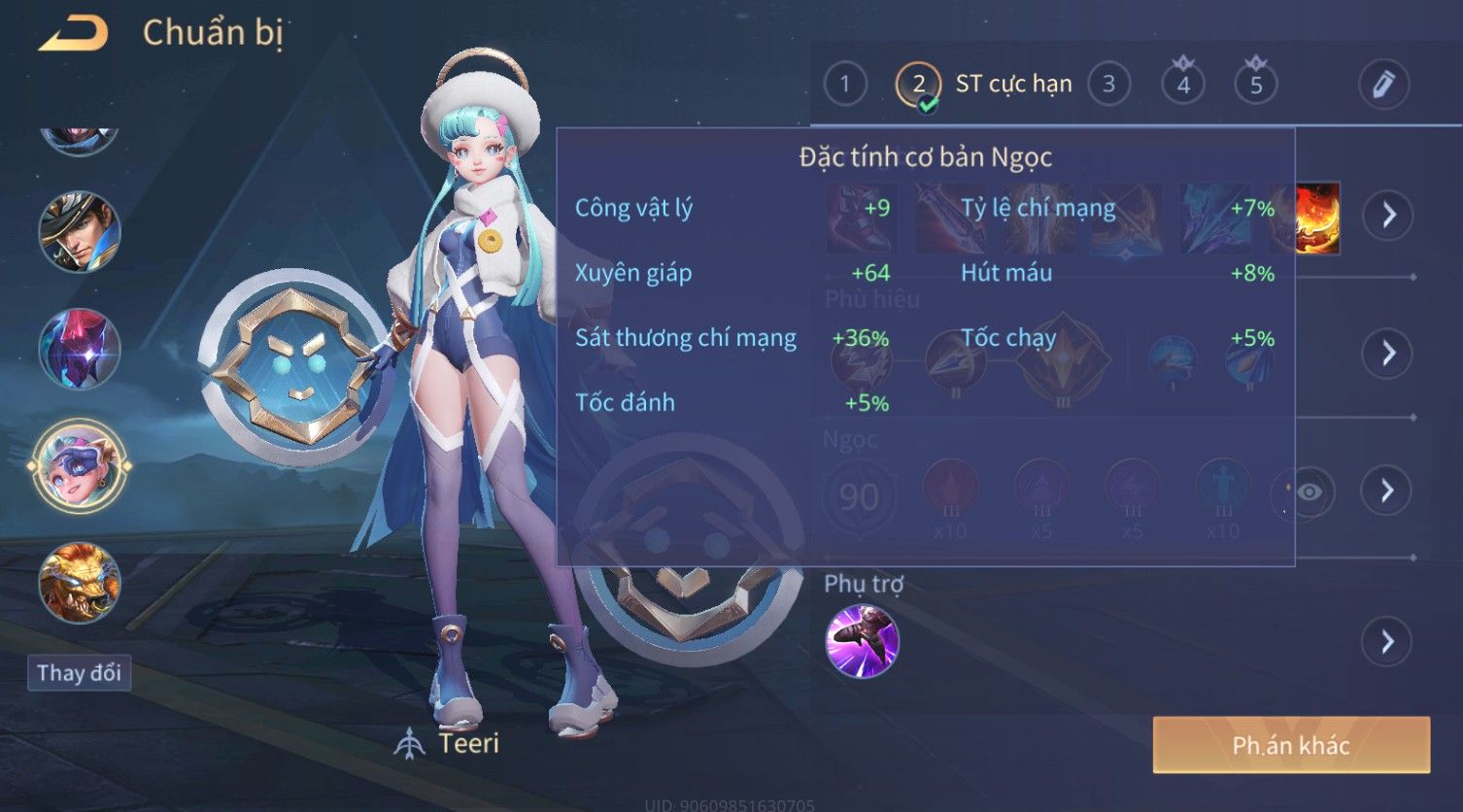This screenshot has height=812, width=1463.
Task: Switch to build preset 5
Action: pyautogui.click(x=1255, y=85)
